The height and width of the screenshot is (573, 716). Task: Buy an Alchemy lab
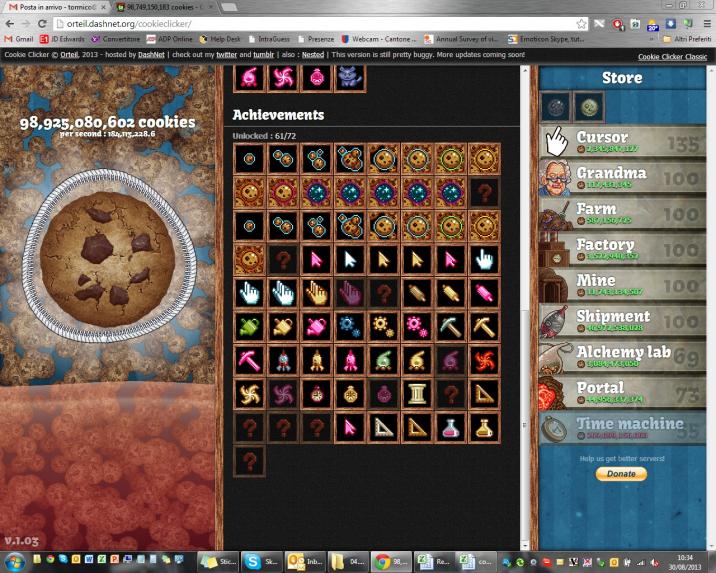coord(622,357)
